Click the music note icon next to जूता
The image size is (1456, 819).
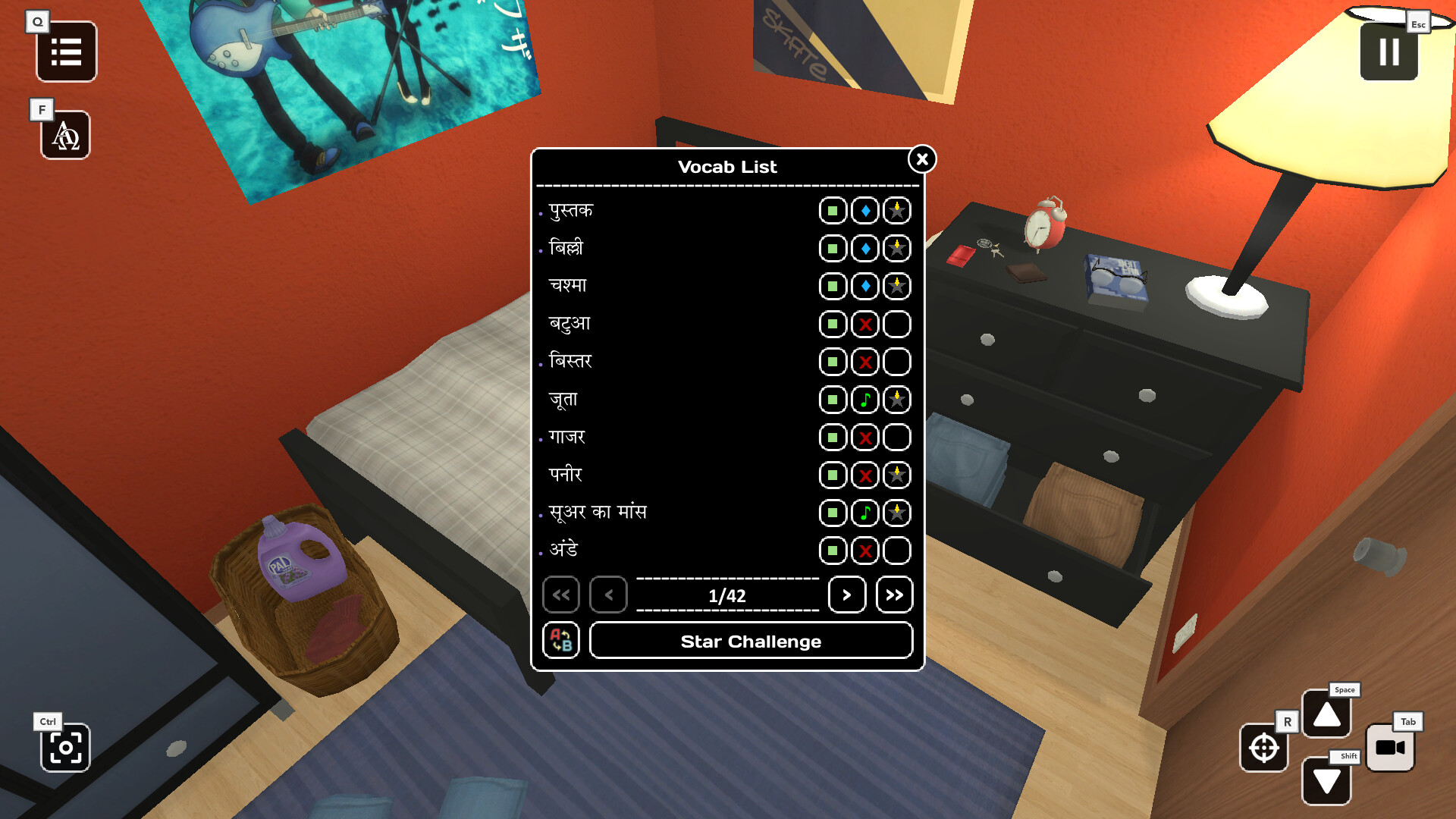(864, 400)
